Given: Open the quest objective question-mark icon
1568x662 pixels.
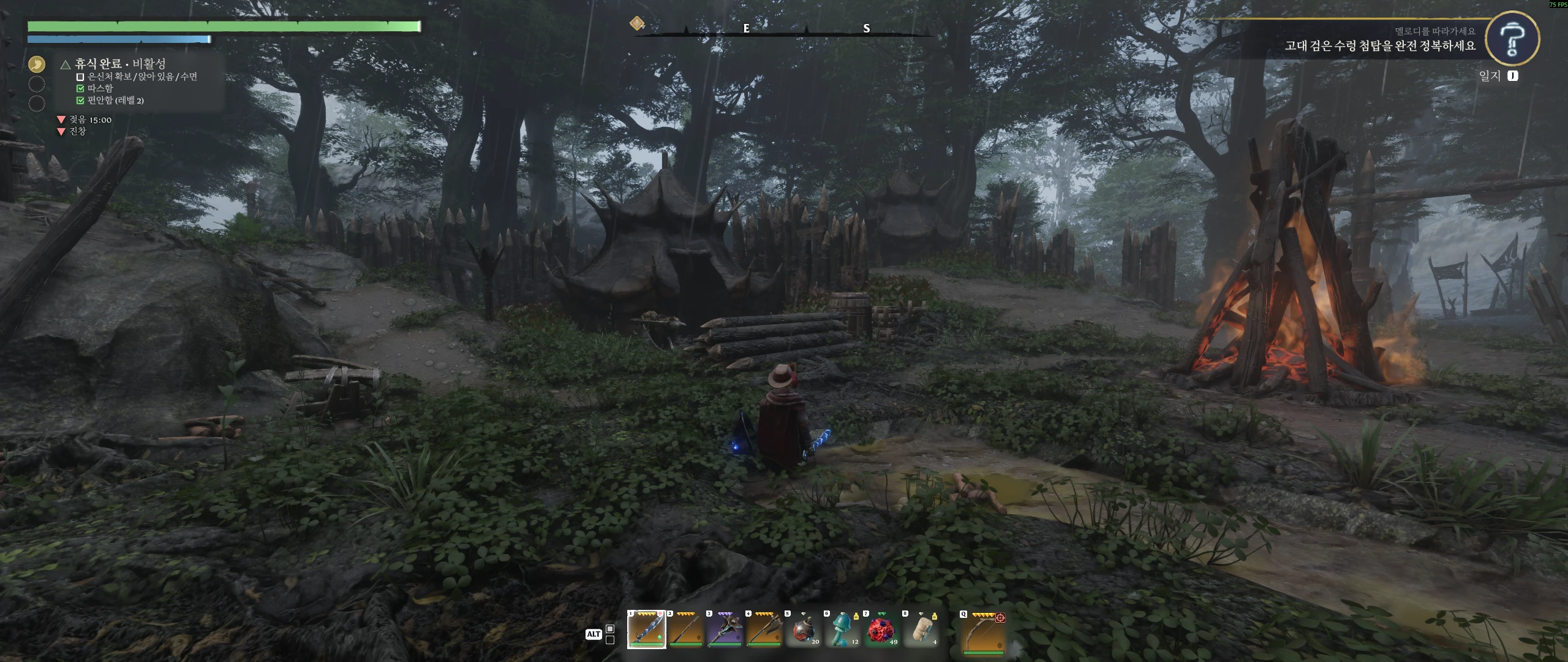Looking at the screenshot, I should [1512, 38].
